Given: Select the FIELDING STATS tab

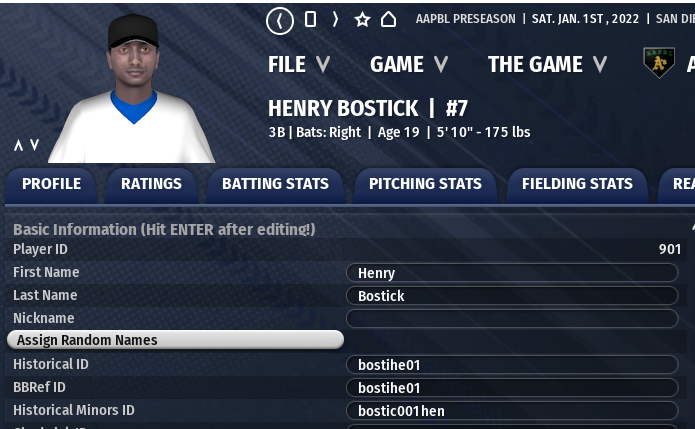Looking at the screenshot, I should pyautogui.click(x=577, y=184).
